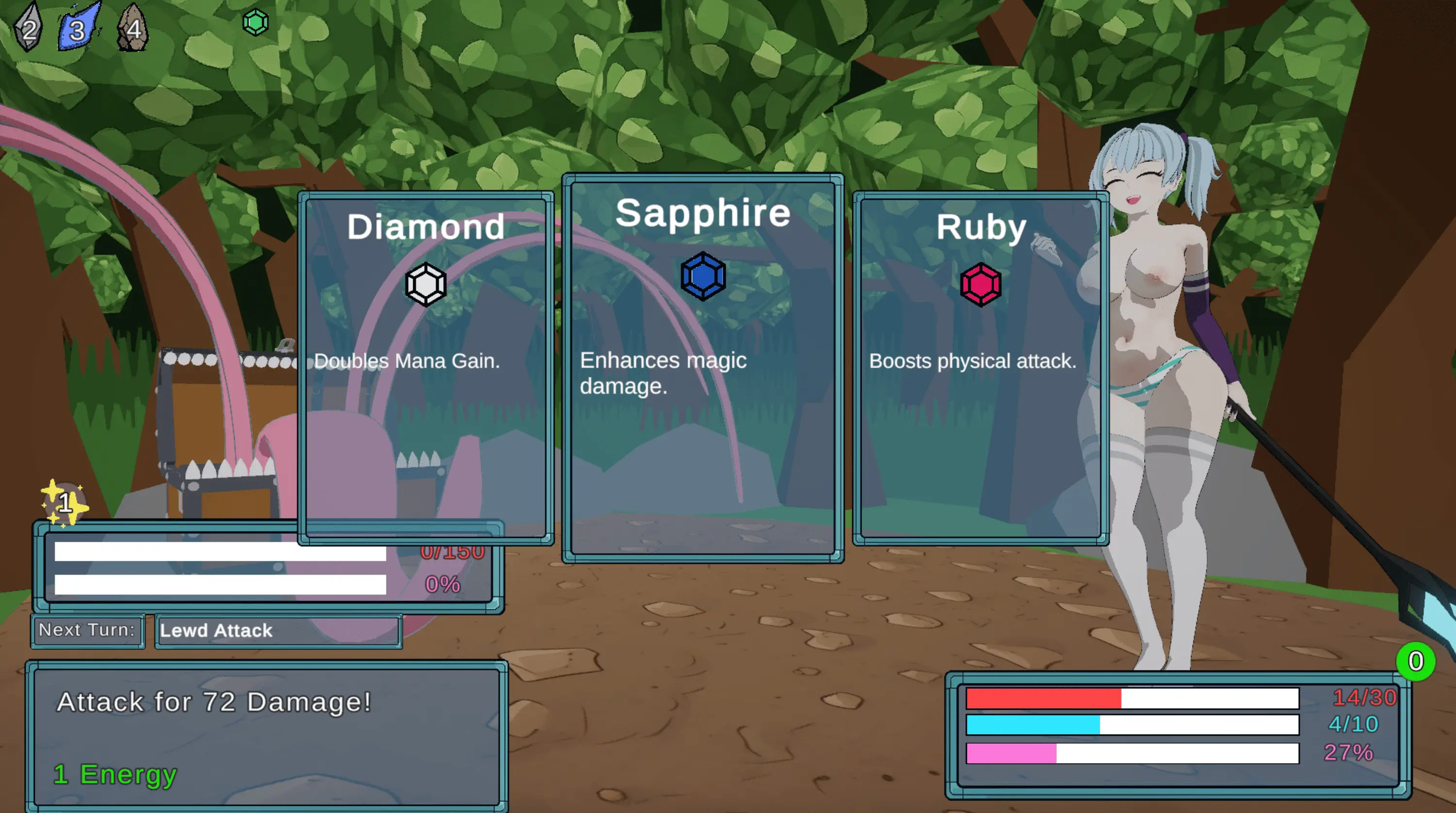Pick the Ruby gem card
Screen dimensions: 1456x813
pos(981,367)
